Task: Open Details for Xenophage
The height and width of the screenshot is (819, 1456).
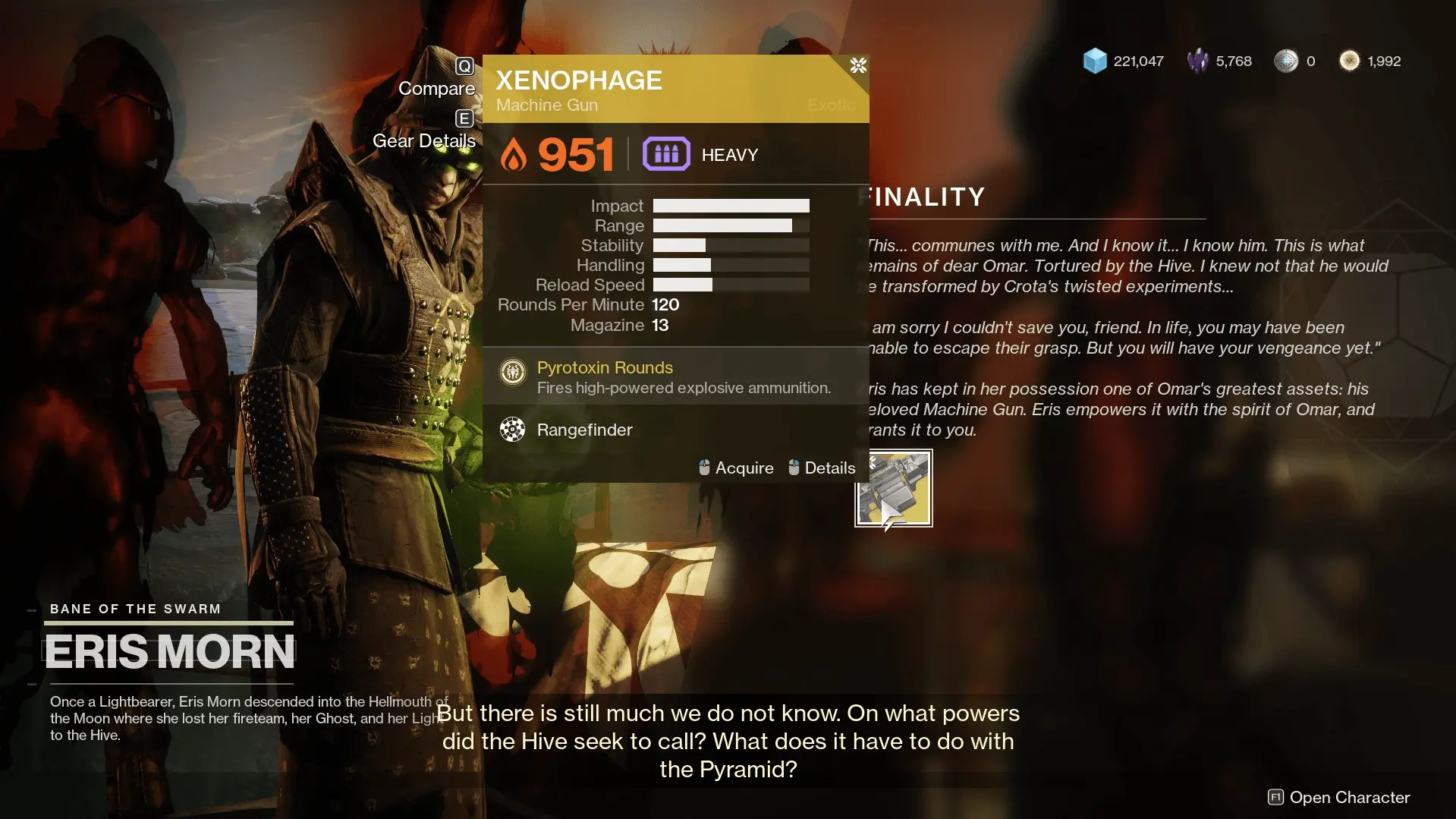Action: [829, 468]
